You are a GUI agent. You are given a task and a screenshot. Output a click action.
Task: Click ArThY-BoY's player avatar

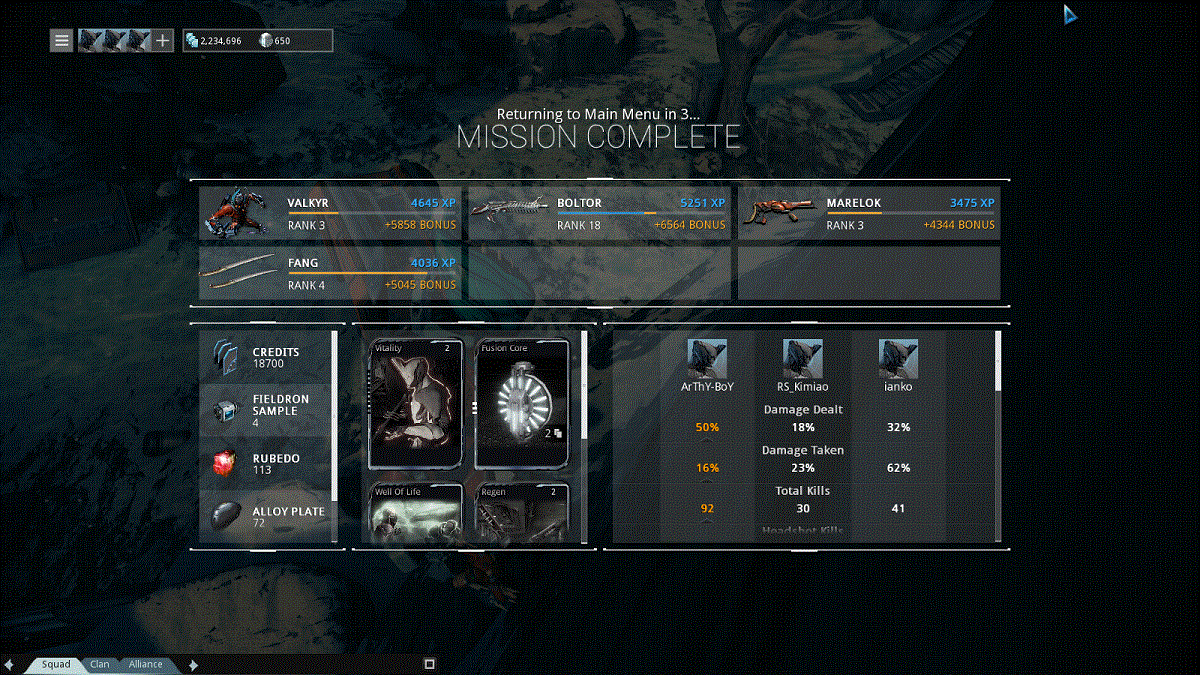pyautogui.click(x=707, y=358)
